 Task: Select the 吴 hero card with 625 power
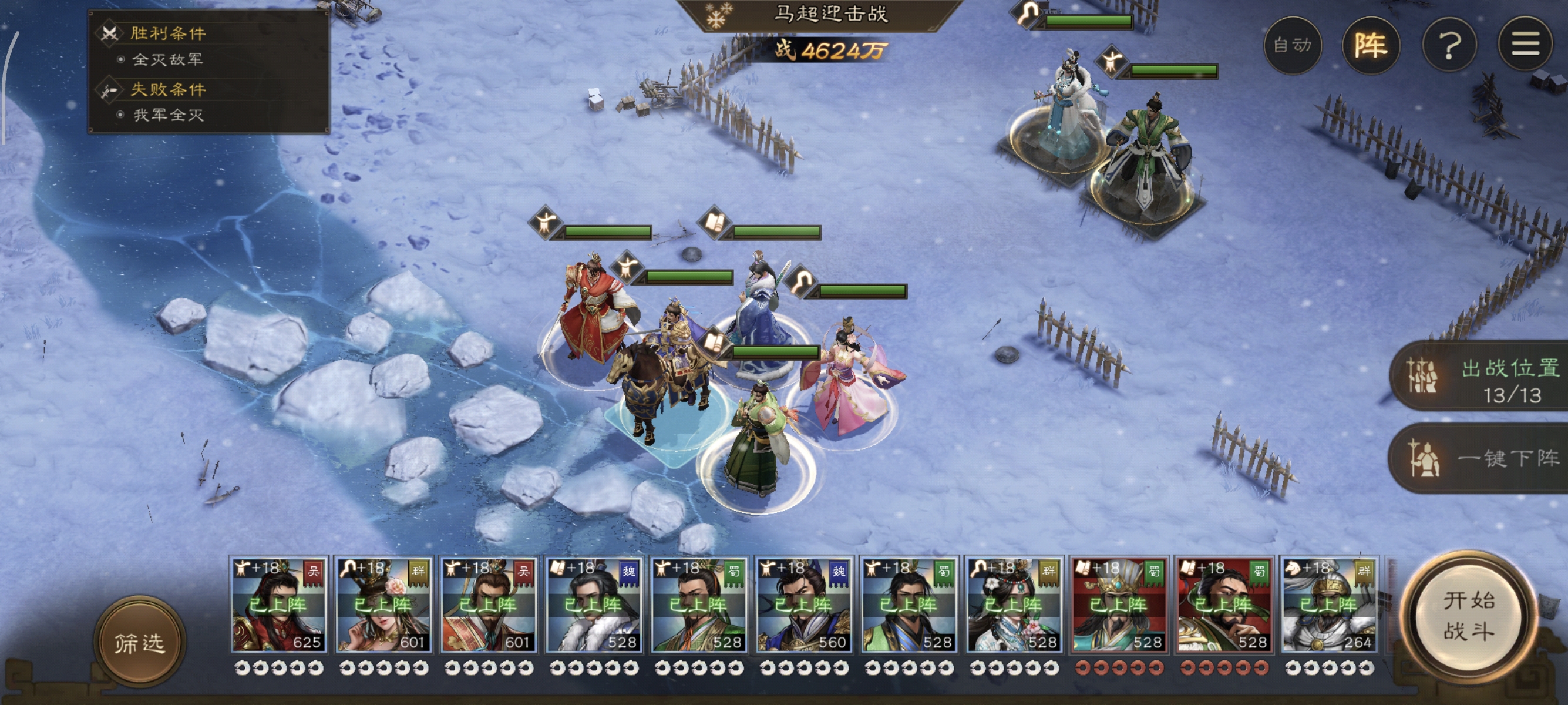click(x=280, y=605)
